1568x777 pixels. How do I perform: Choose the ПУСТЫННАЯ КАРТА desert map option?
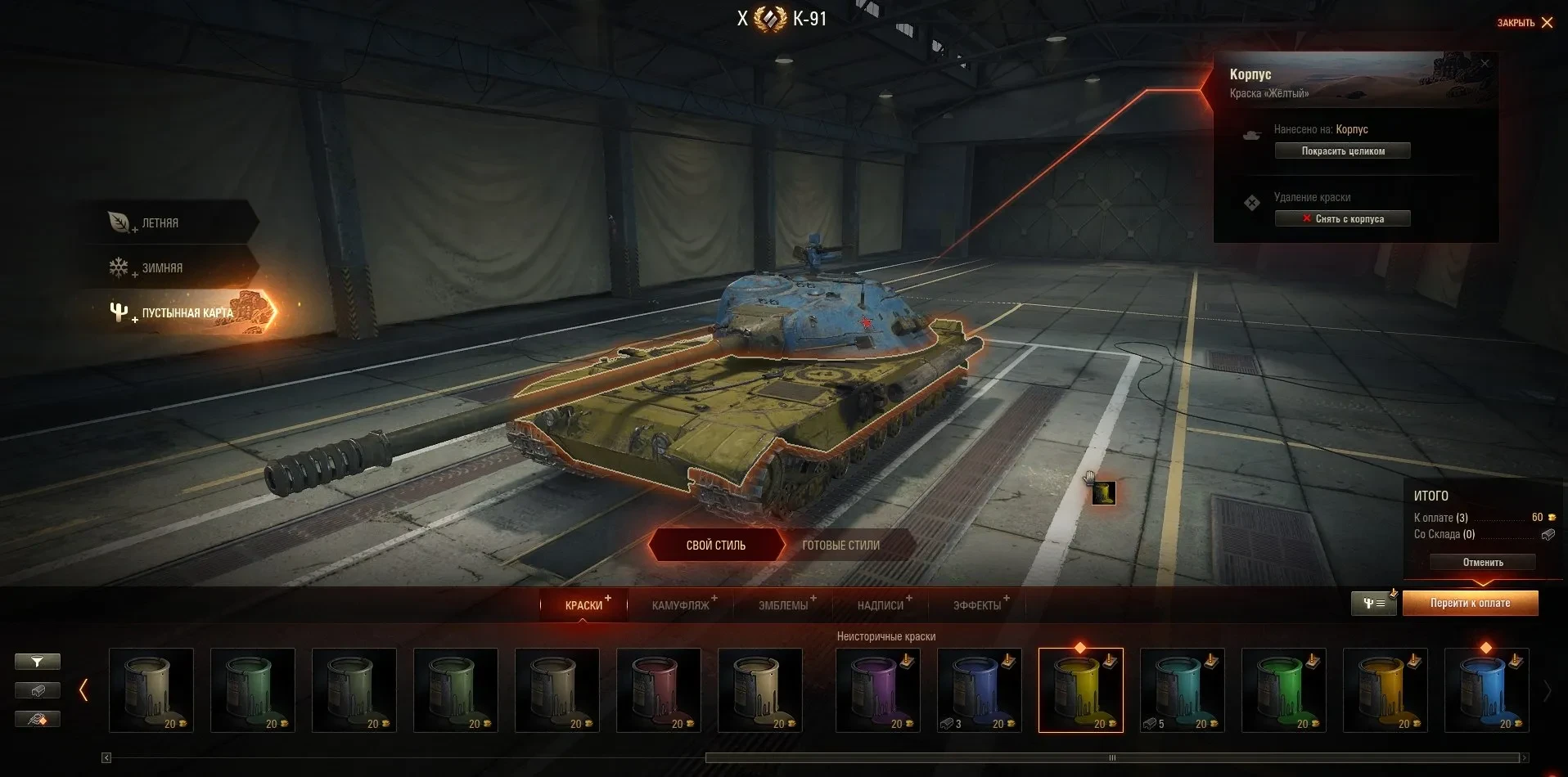click(x=187, y=312)
